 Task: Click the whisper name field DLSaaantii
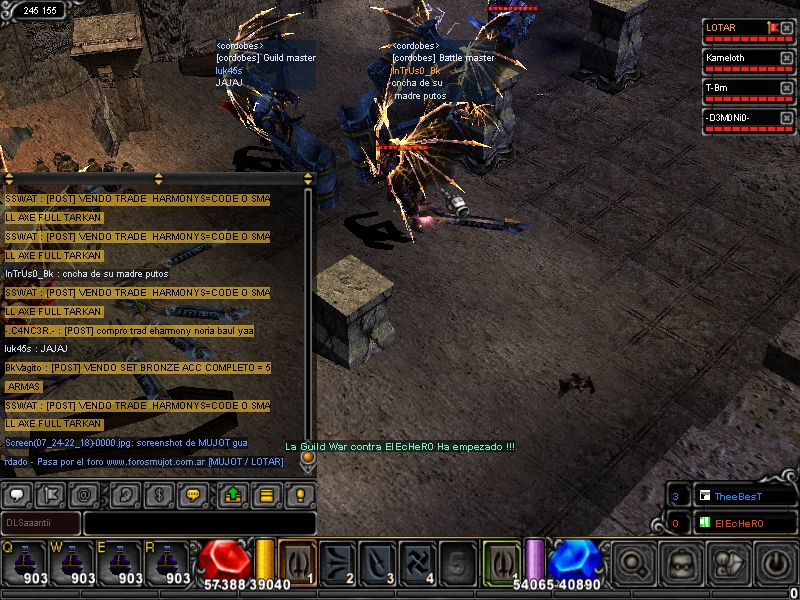pyautogui.click(x=40, y=523)
